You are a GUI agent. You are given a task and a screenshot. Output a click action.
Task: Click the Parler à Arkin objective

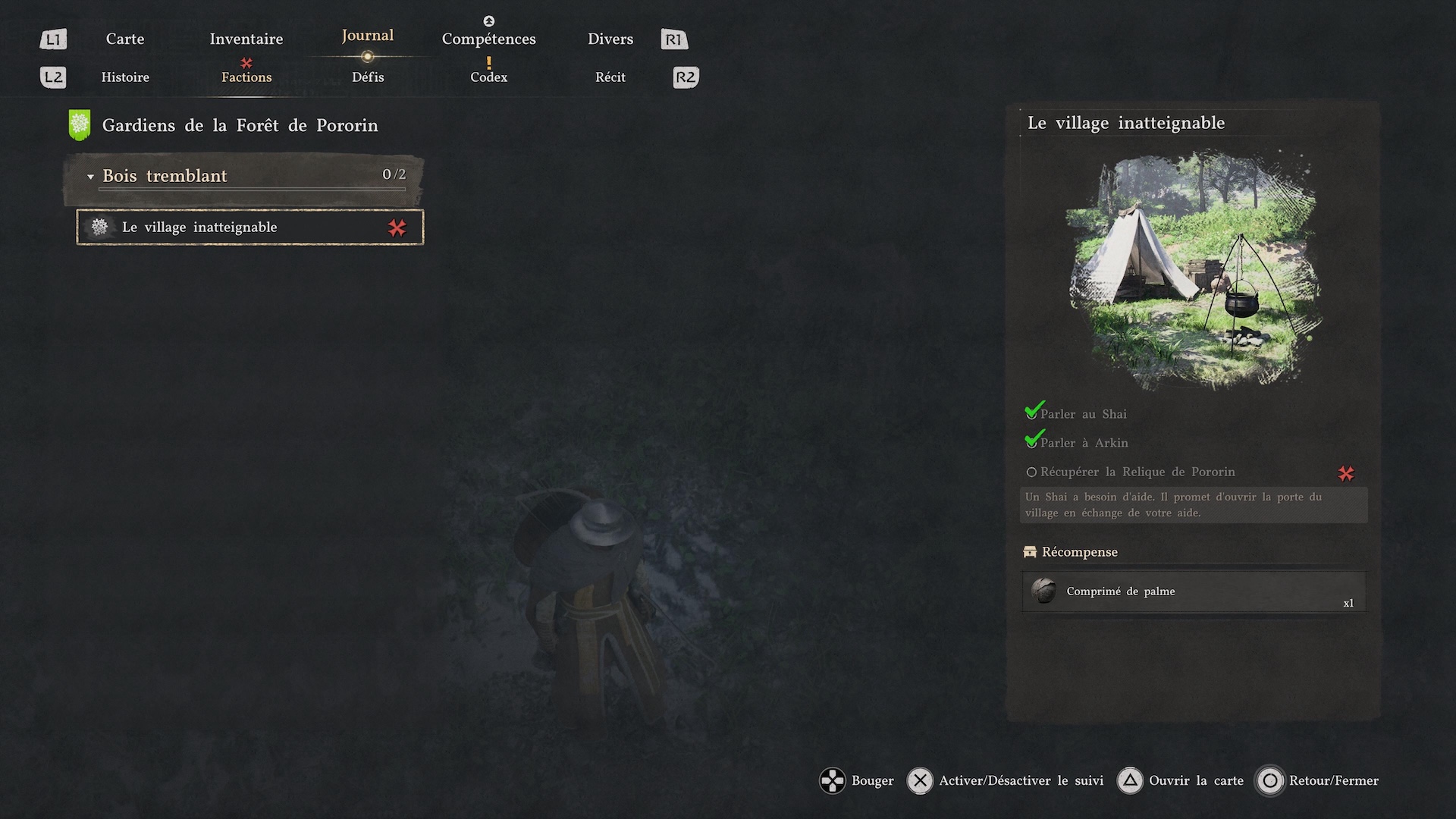[x=1084, y=443]
